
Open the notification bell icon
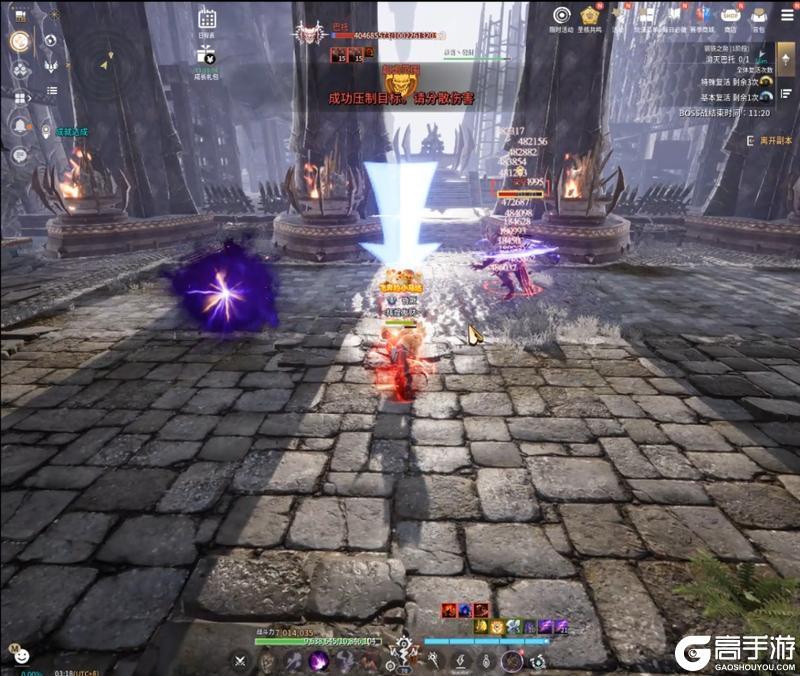click(19, 124)
